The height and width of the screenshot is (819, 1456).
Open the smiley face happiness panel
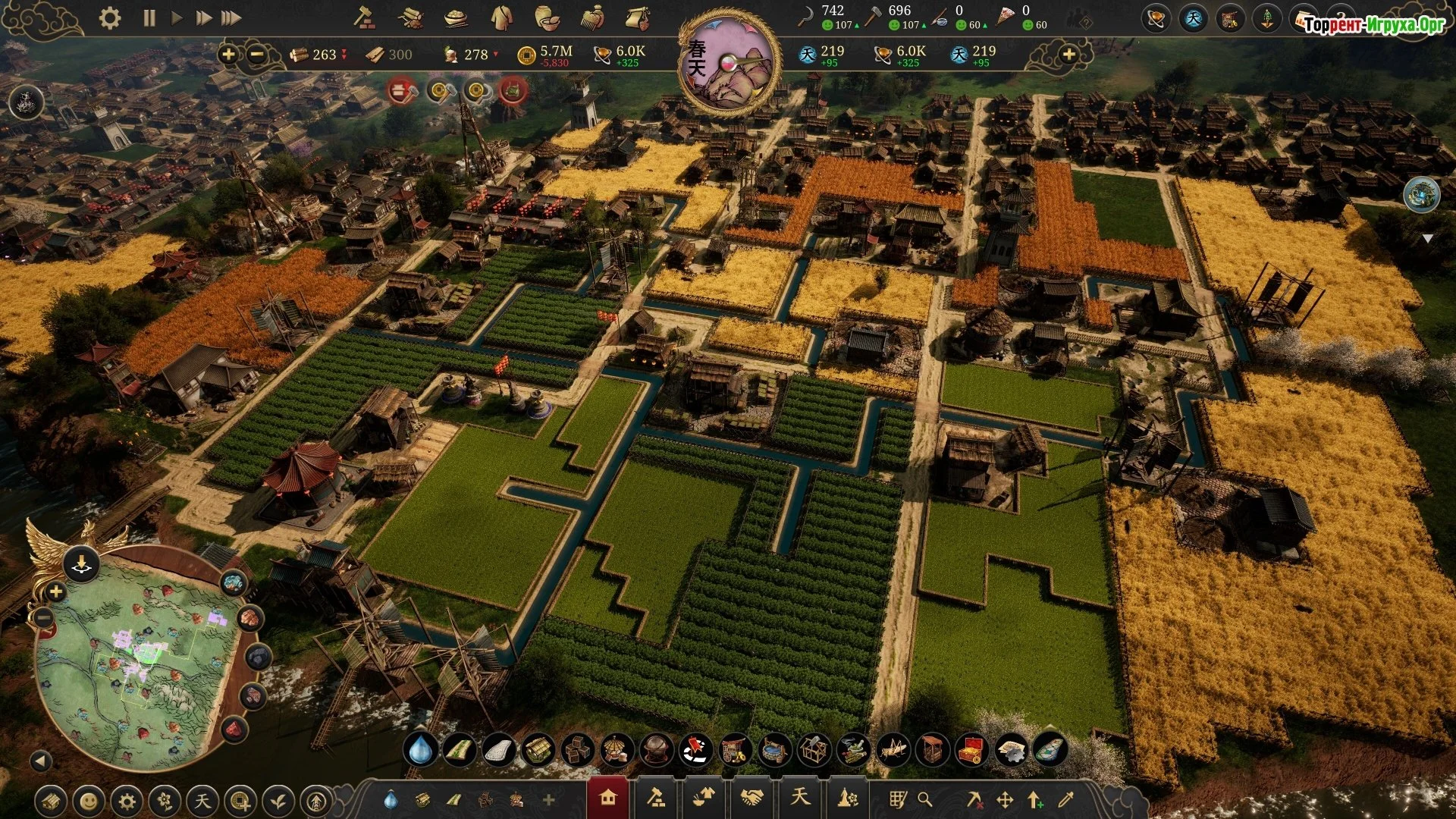tap(89, 801)
